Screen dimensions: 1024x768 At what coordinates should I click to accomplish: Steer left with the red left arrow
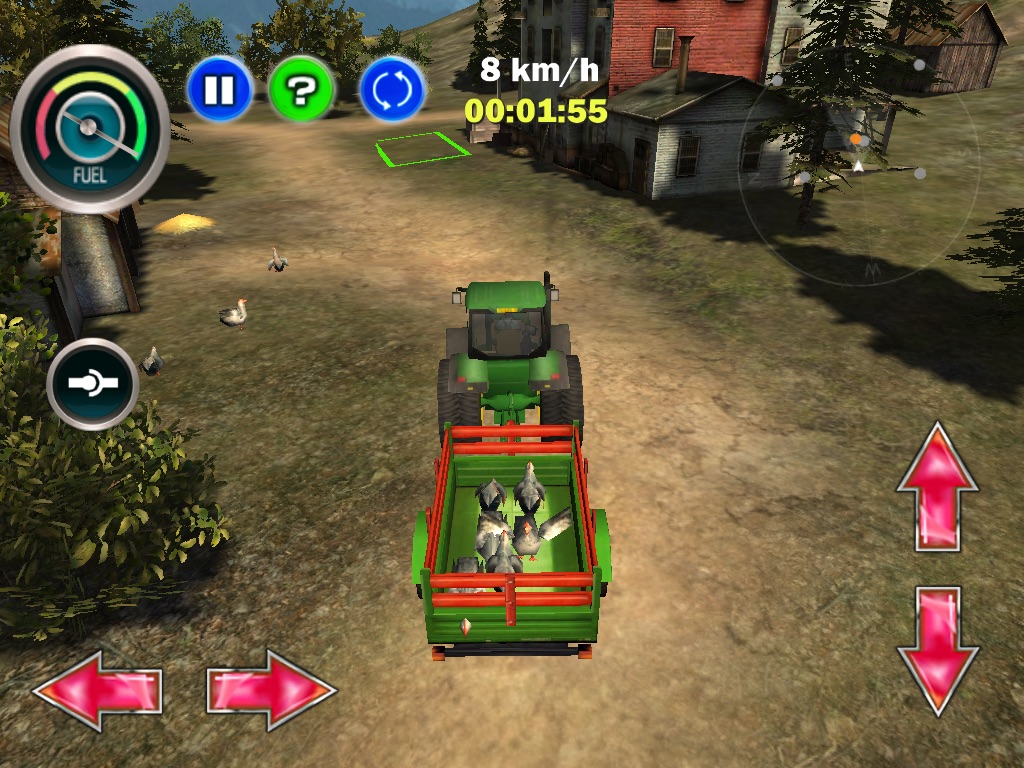coord(97,690)
